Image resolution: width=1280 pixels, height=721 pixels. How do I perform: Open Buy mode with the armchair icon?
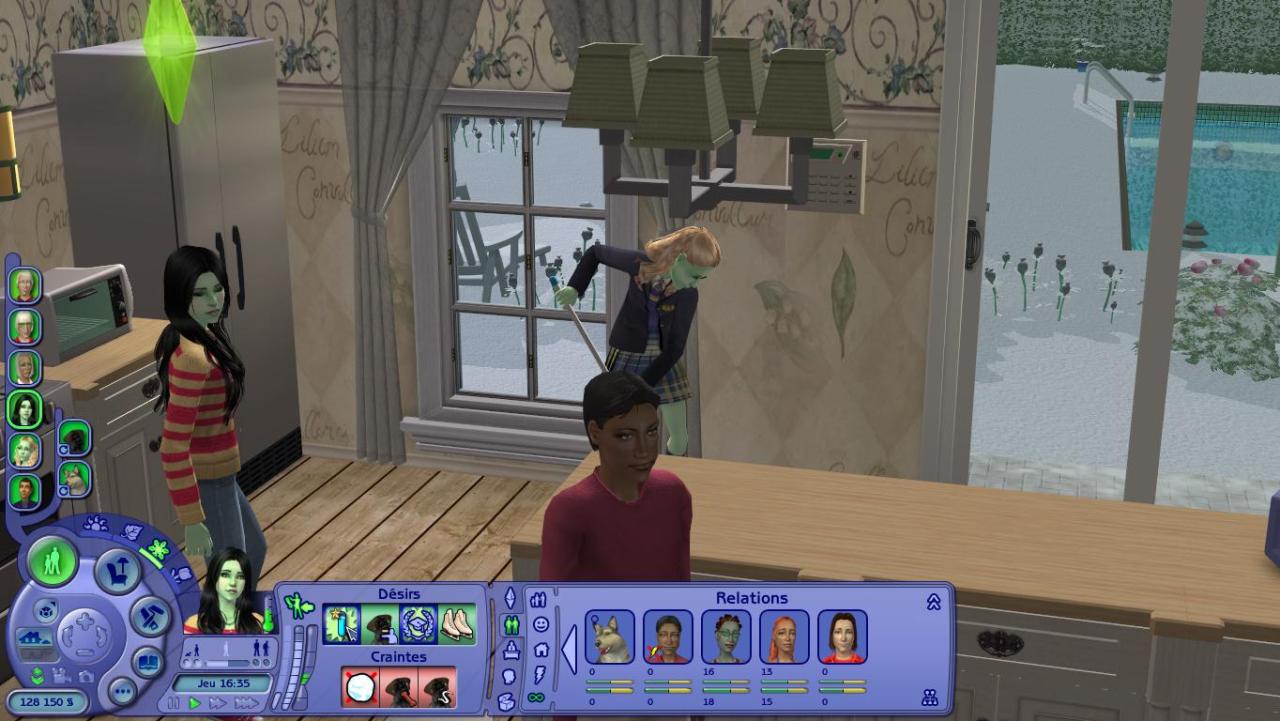[116, 570]
